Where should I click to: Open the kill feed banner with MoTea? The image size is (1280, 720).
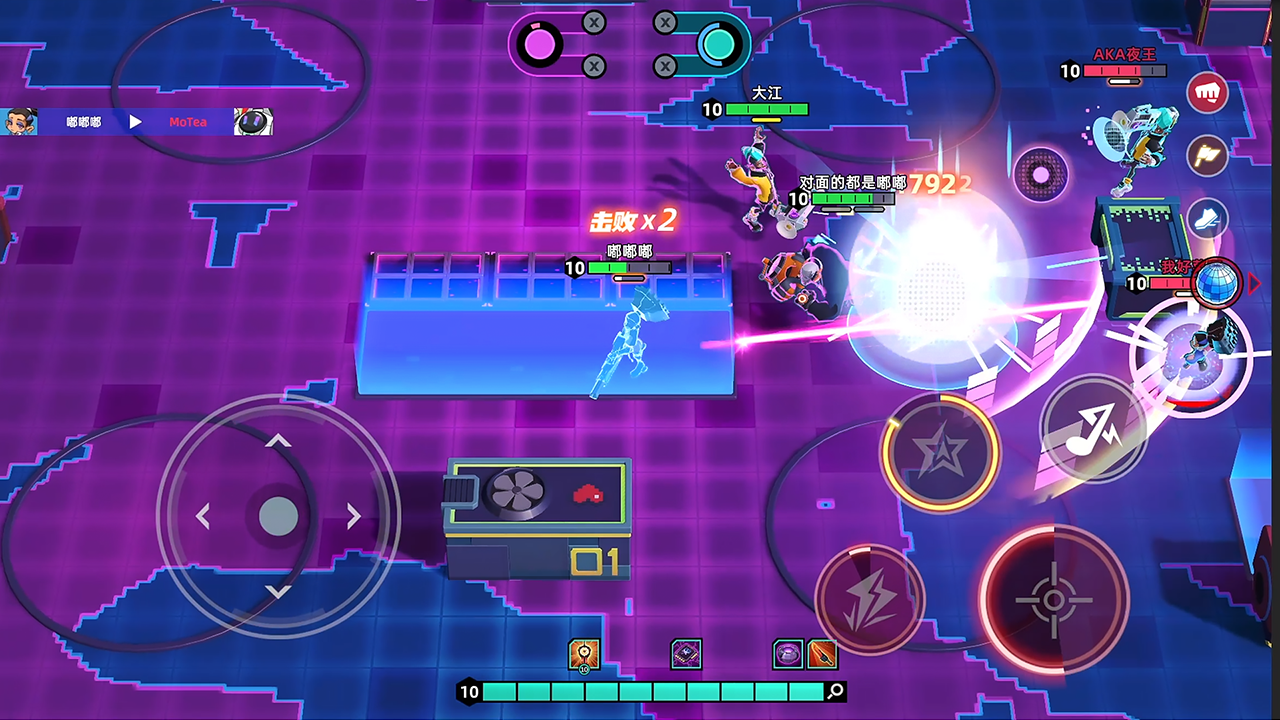pyautogui.click(x=137, y=122)
